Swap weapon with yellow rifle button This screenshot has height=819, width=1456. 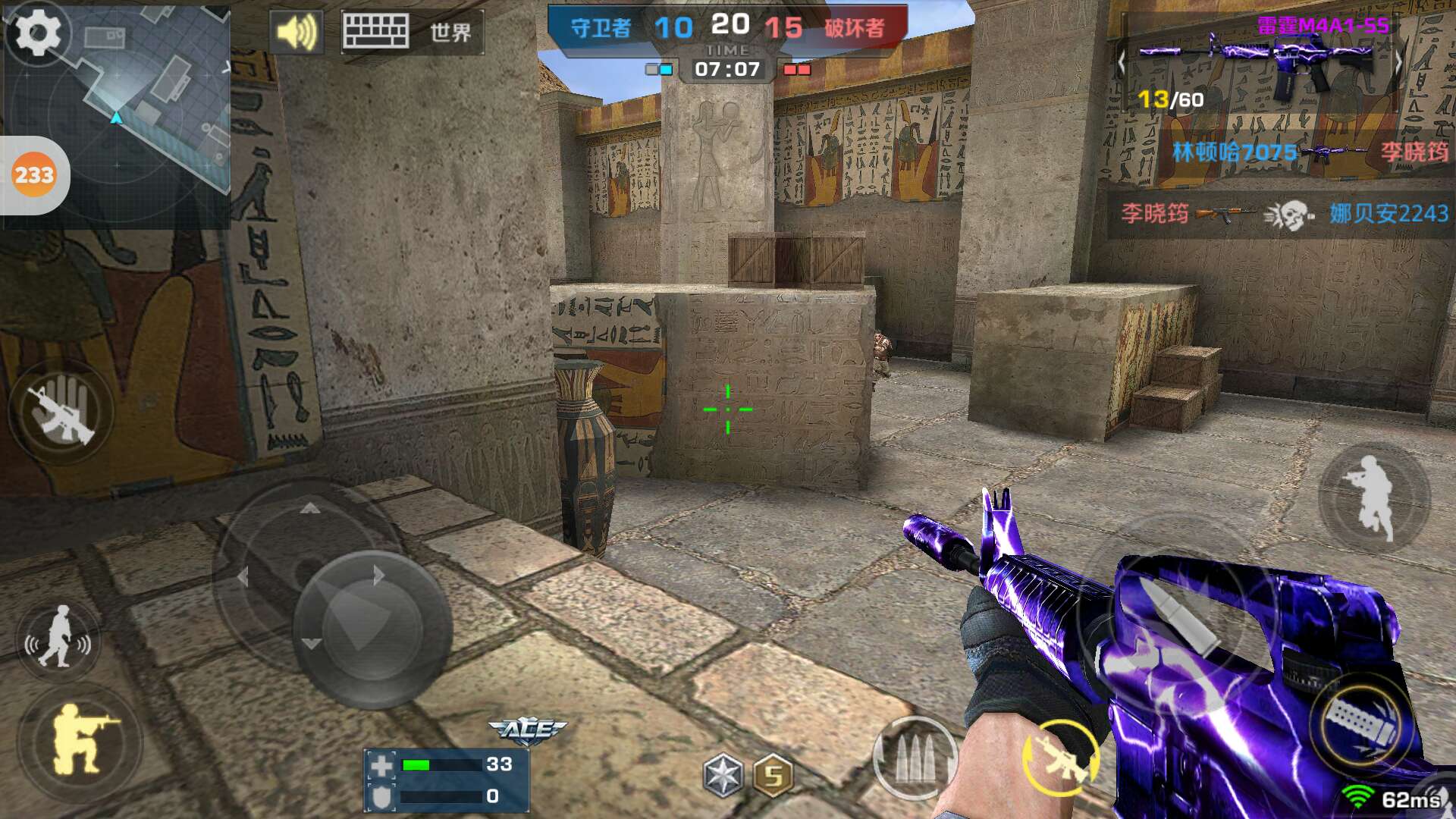[1060, 758]
